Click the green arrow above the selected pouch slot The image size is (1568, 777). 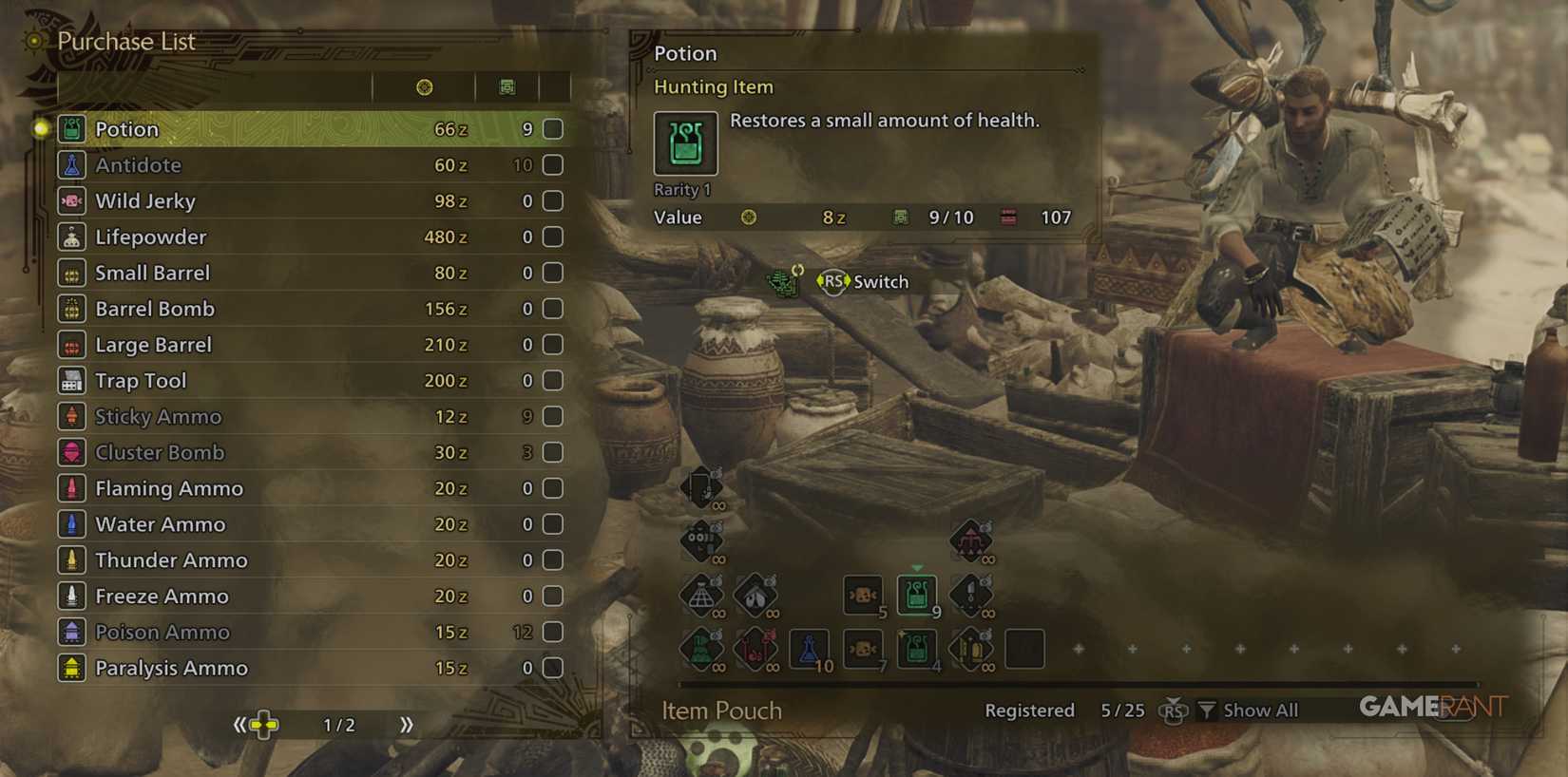point(916,567)
